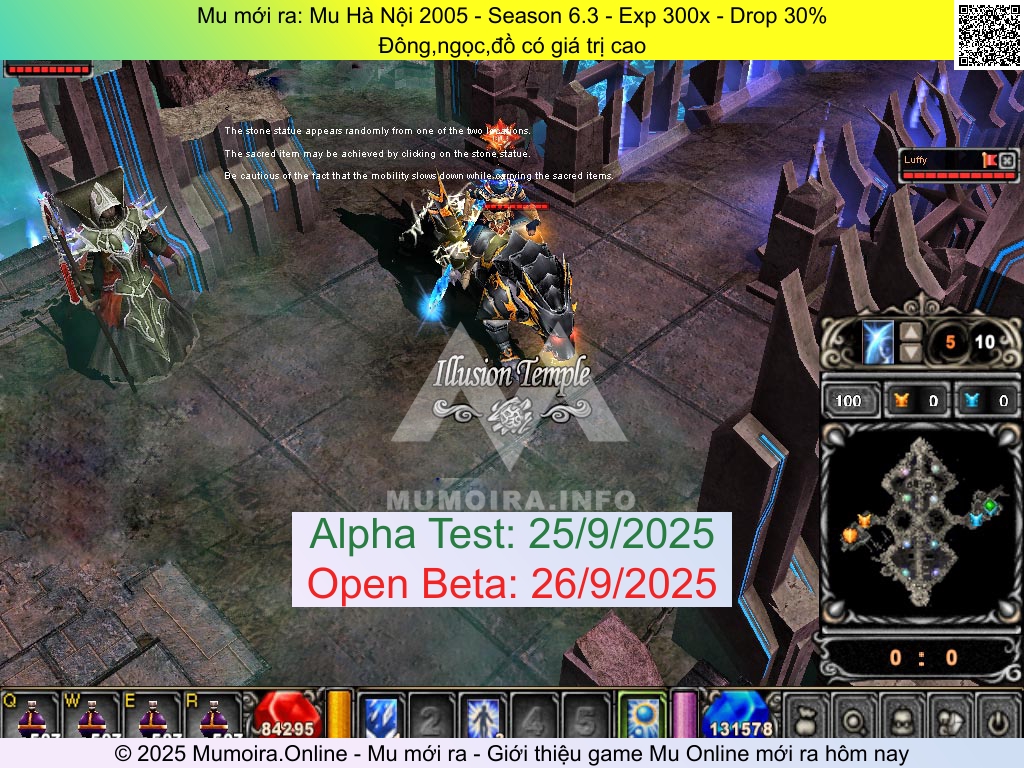The height and width of the screenshot is (768, 1024).
Task: Open the character face menu button
Action: (902, 717)
